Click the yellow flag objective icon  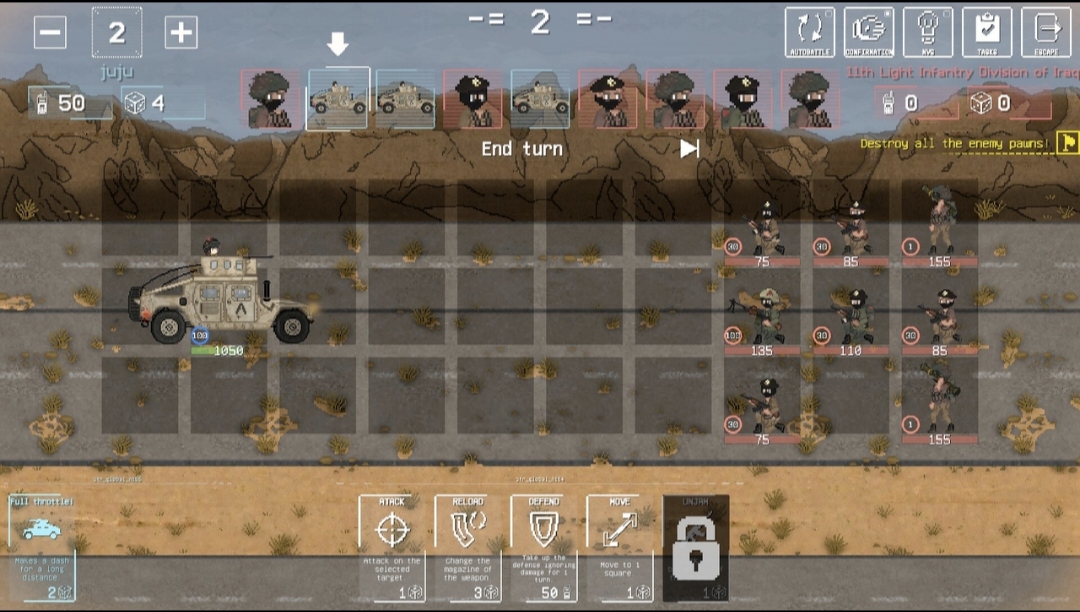(1068, 143)
